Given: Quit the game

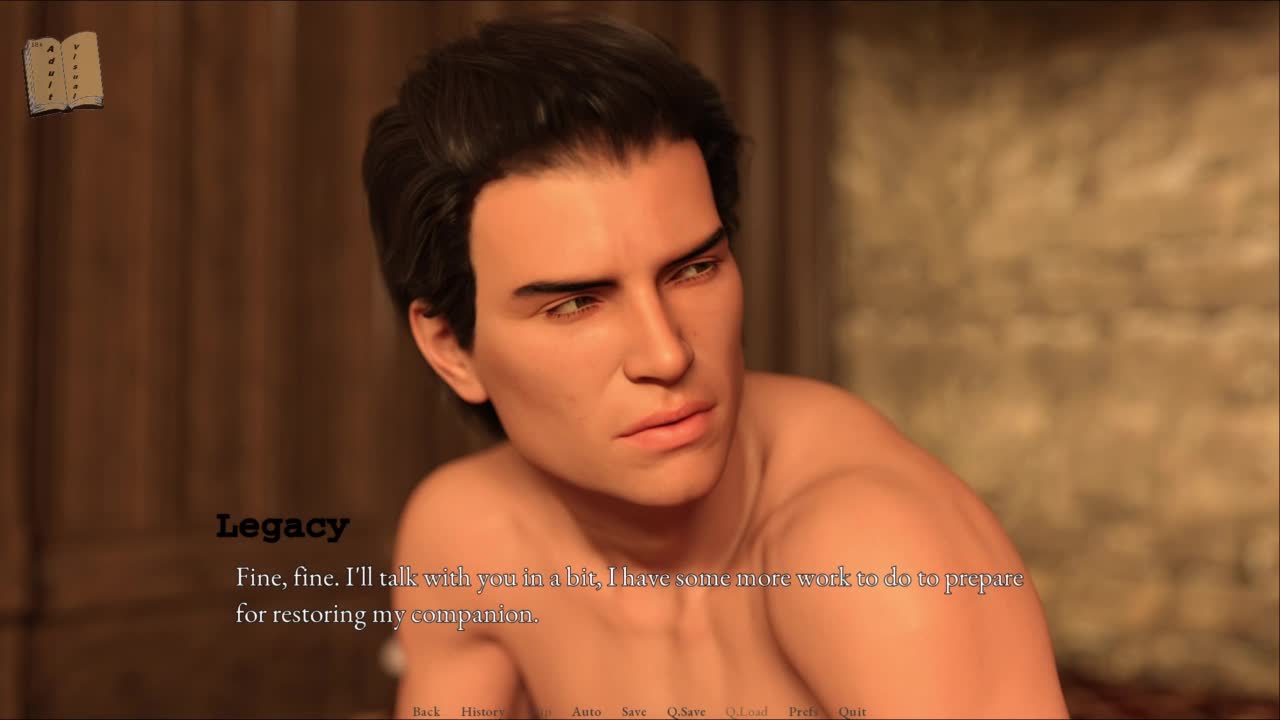Looking at the screenshot, I should tap(852, 711).
